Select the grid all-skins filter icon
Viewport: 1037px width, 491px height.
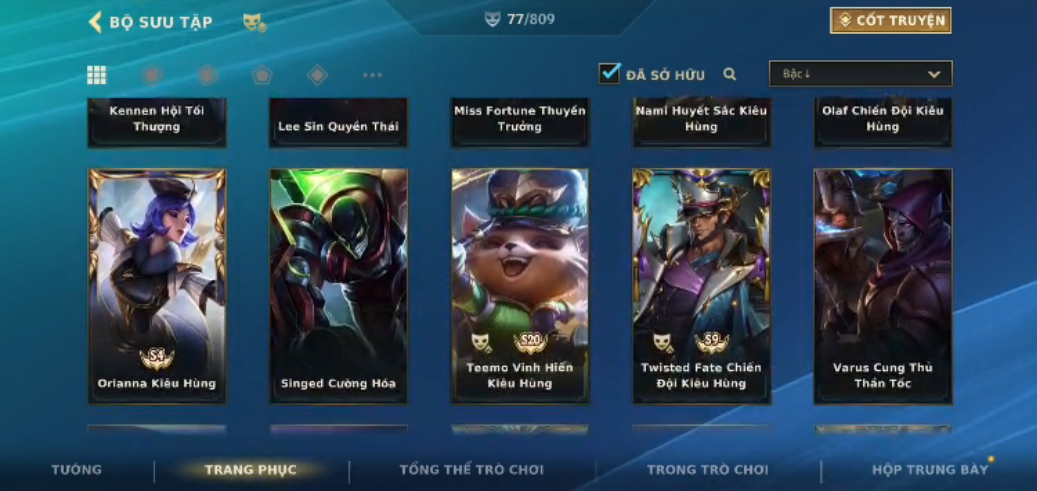point(97,75)
